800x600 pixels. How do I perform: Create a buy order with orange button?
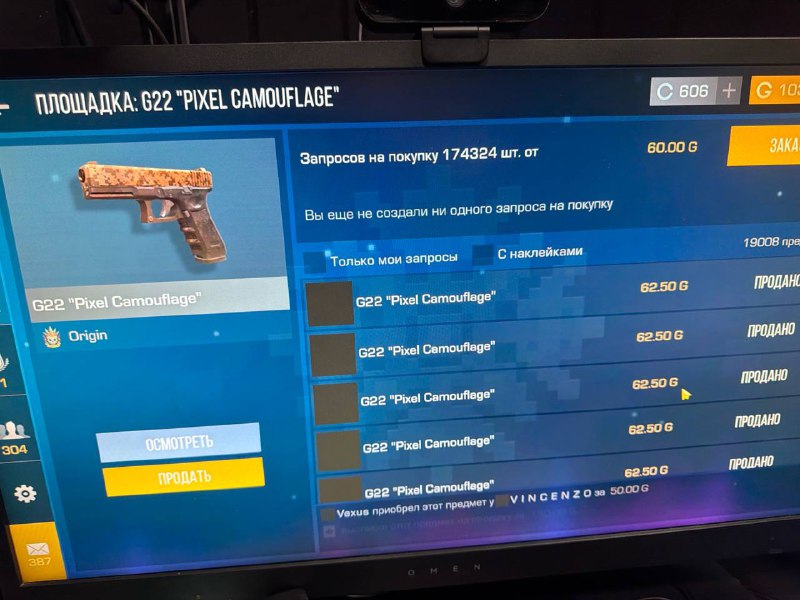pyautogui.click(x=765, y=146)
